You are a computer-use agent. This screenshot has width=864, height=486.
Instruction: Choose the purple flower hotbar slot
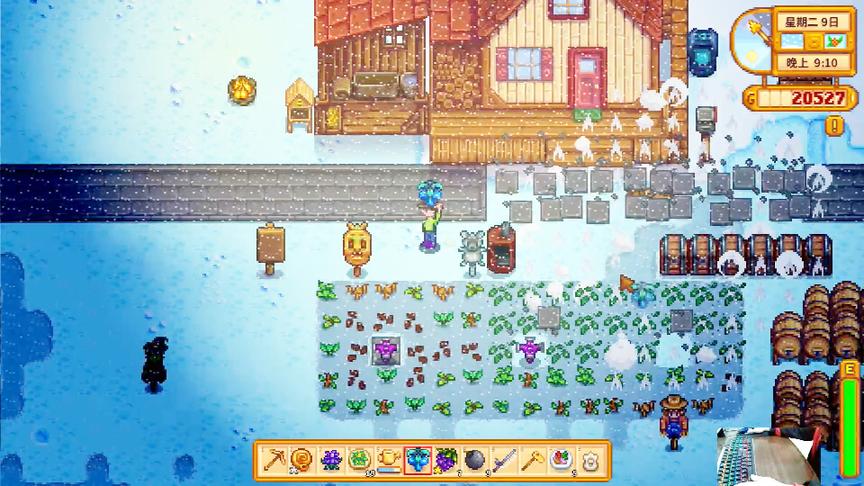click(x=330, y=459)
